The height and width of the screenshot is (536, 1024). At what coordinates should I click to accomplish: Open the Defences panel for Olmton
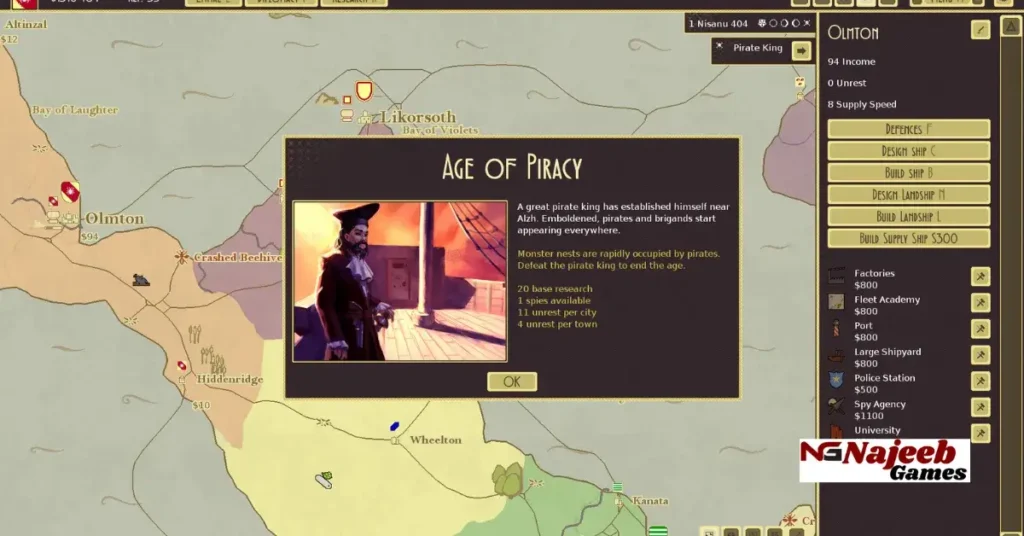point(908,129)
